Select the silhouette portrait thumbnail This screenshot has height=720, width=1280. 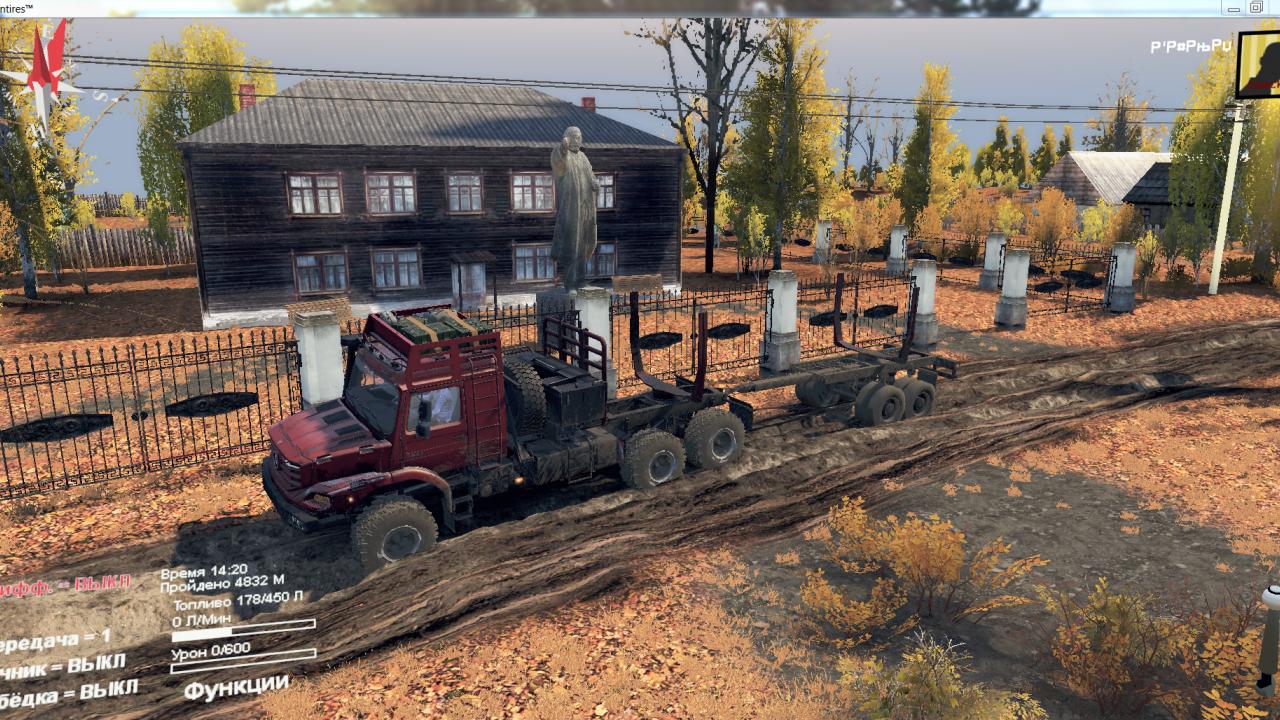pyautogui.click(x=1259, y=65)
